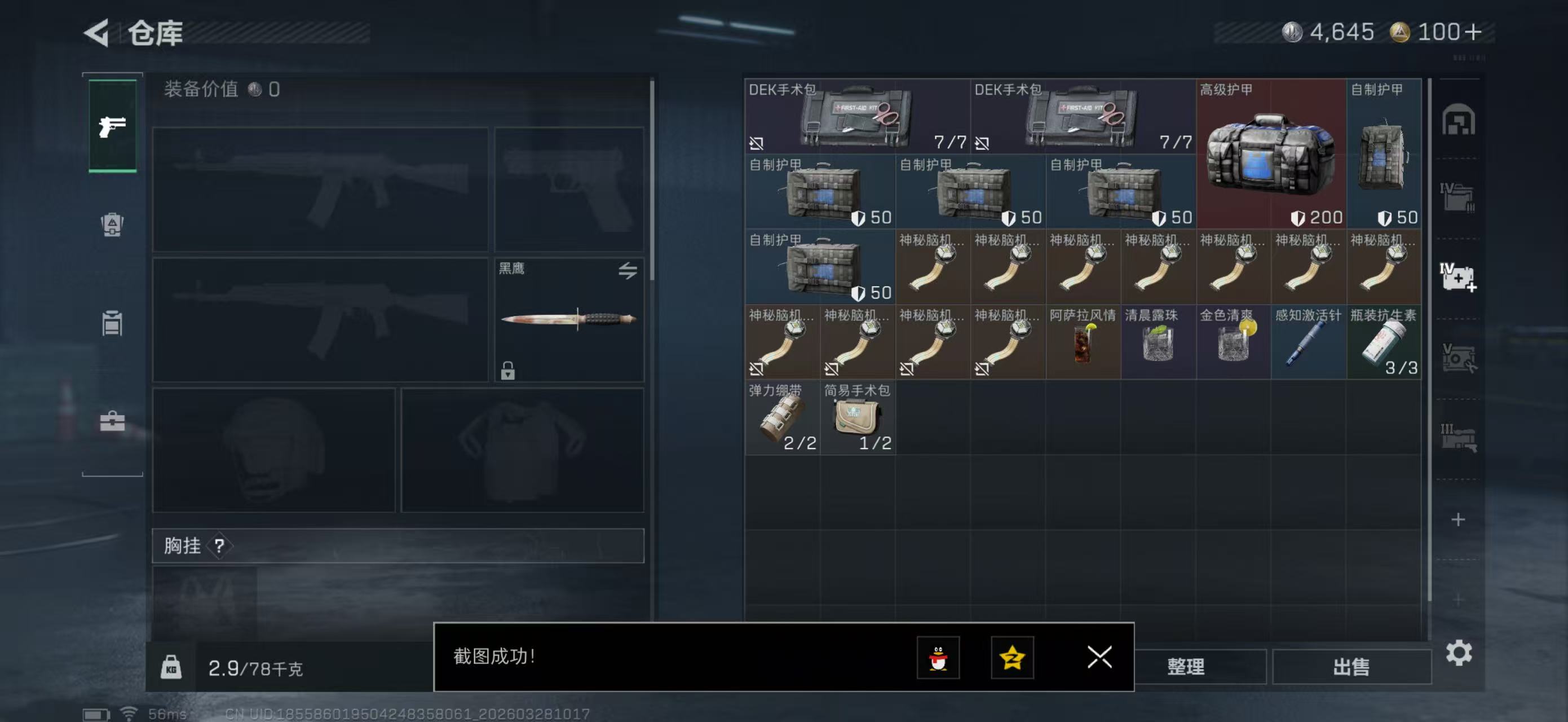Tap the swap arrows on 黑鹰 slot
Viewport: 1568px width, 722px height.
point(628,270)
